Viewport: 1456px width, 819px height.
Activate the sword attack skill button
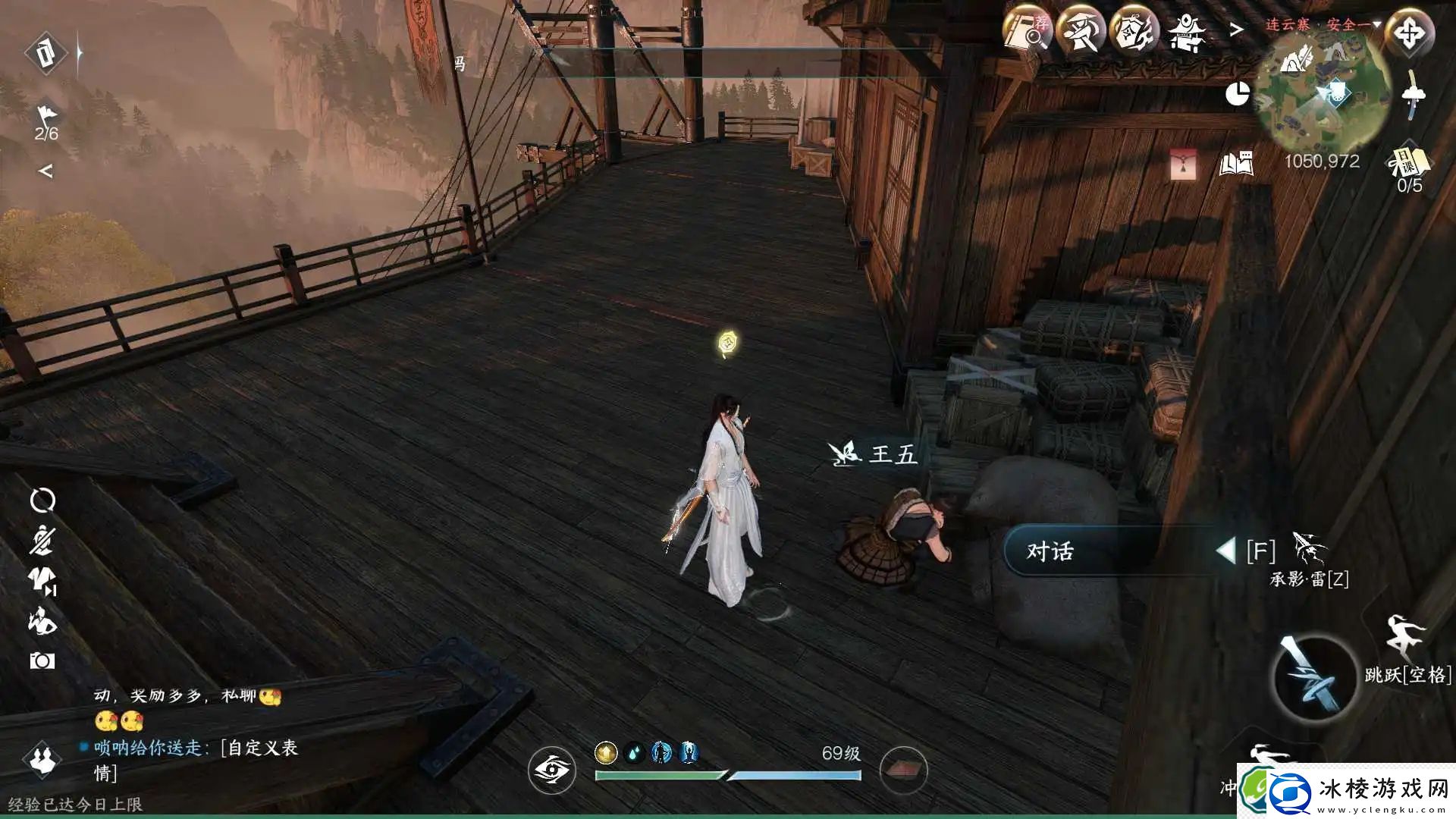point(1313,676)
